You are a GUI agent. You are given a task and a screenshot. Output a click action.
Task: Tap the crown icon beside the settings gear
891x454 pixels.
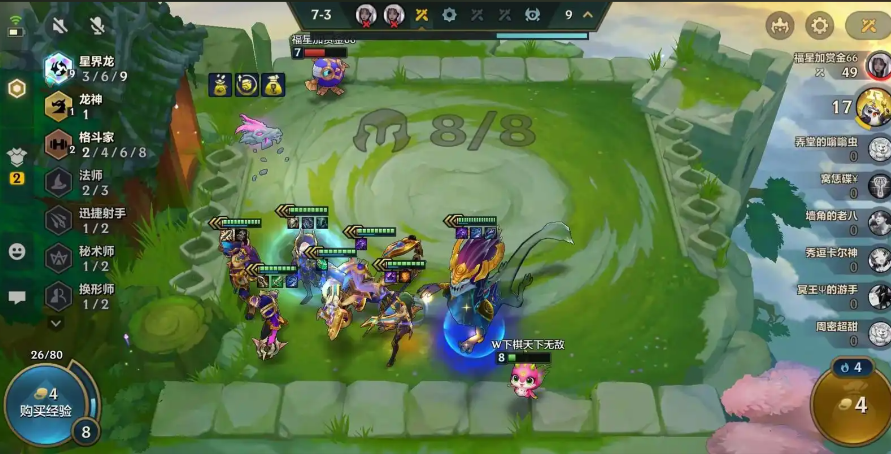[x=780, y=26]
